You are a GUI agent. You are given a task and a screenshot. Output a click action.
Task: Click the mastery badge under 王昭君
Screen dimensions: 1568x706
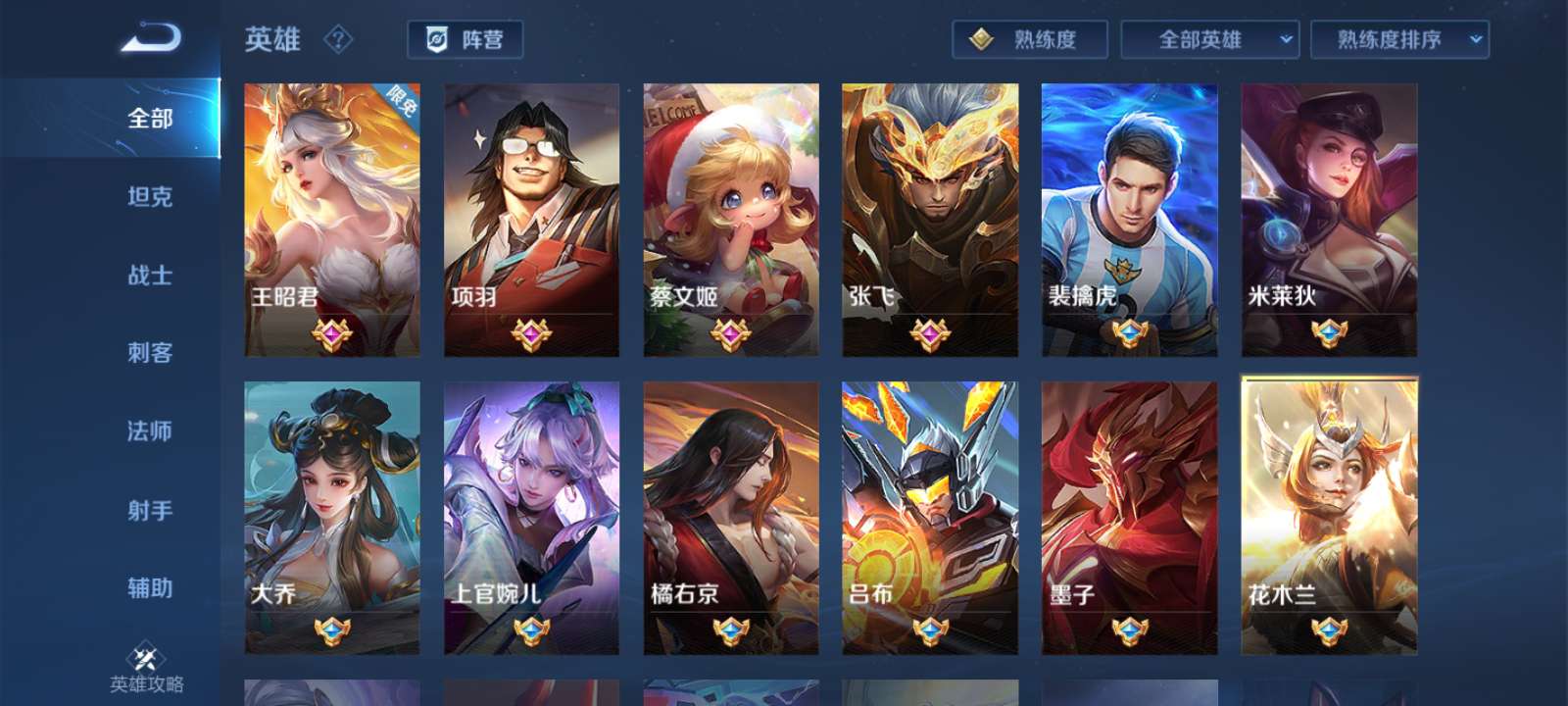click(333, 333)
